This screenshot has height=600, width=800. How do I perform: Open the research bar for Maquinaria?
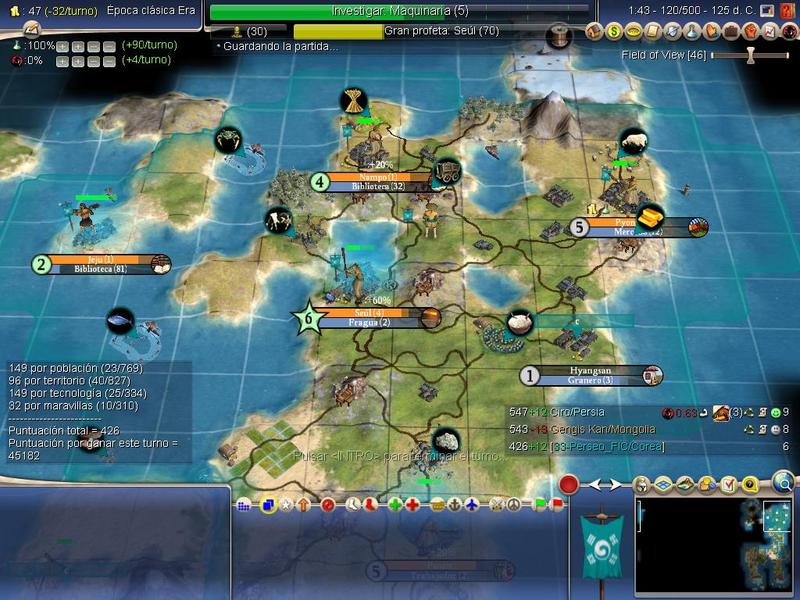click(400, 12)
